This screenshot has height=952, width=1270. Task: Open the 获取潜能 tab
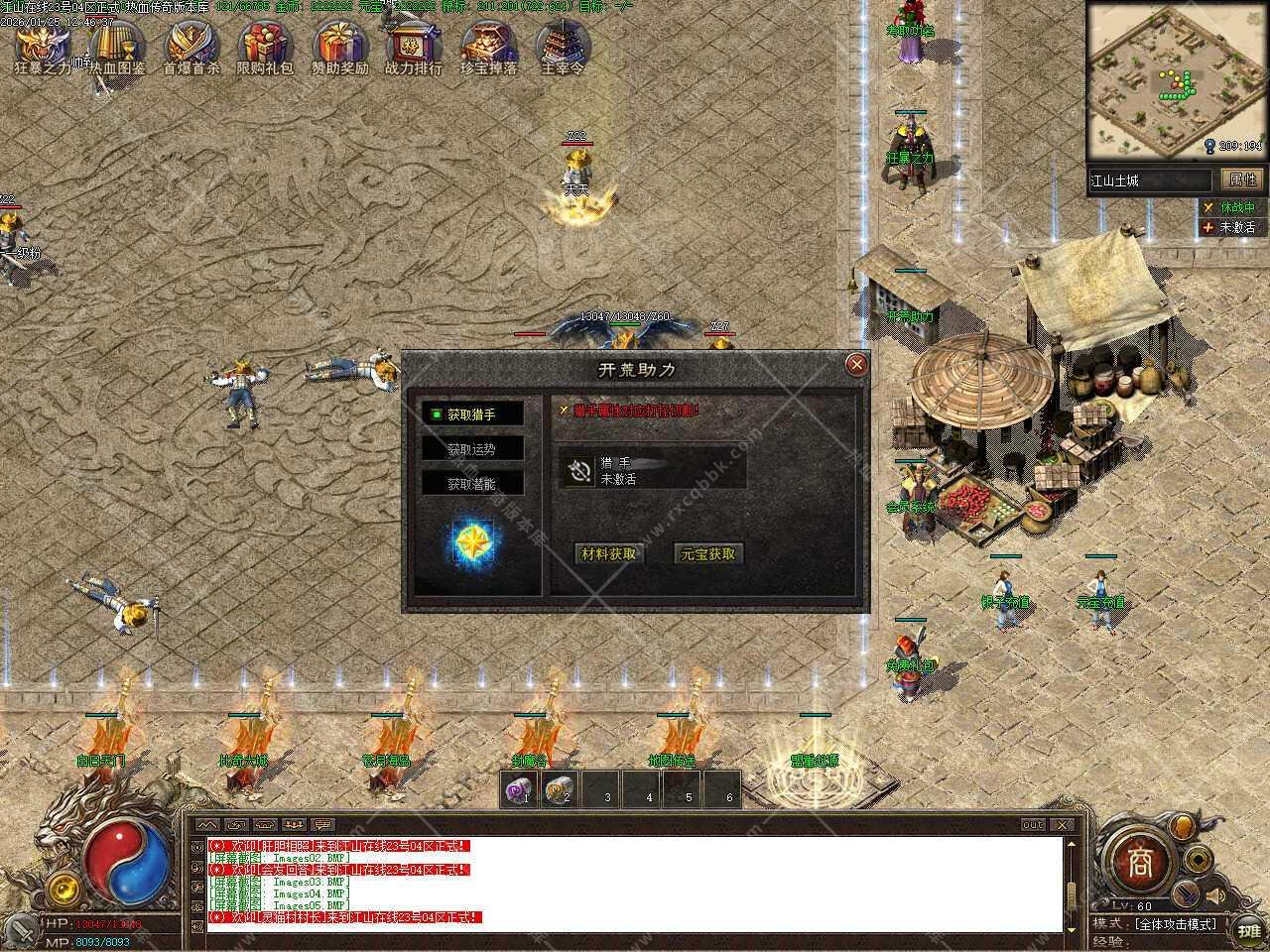click(472, 484)
